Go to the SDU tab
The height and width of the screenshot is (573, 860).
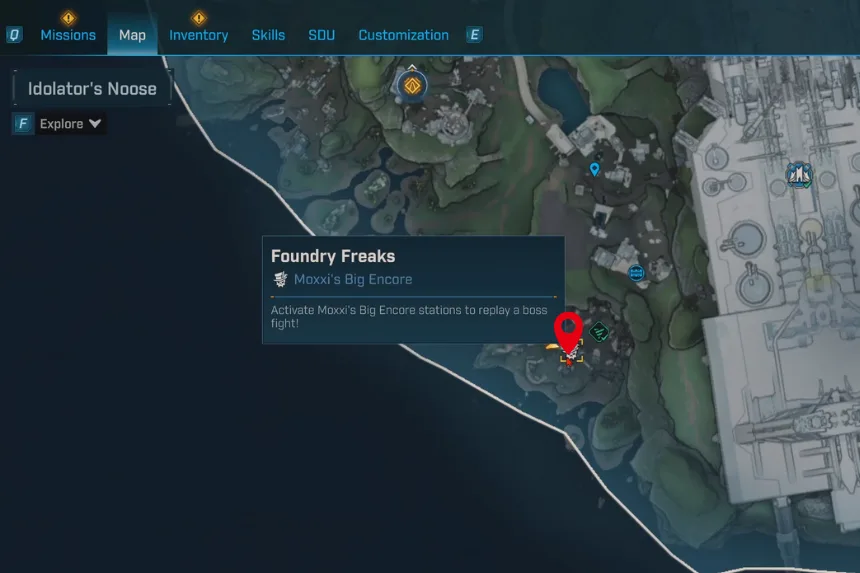coord(321,35)
